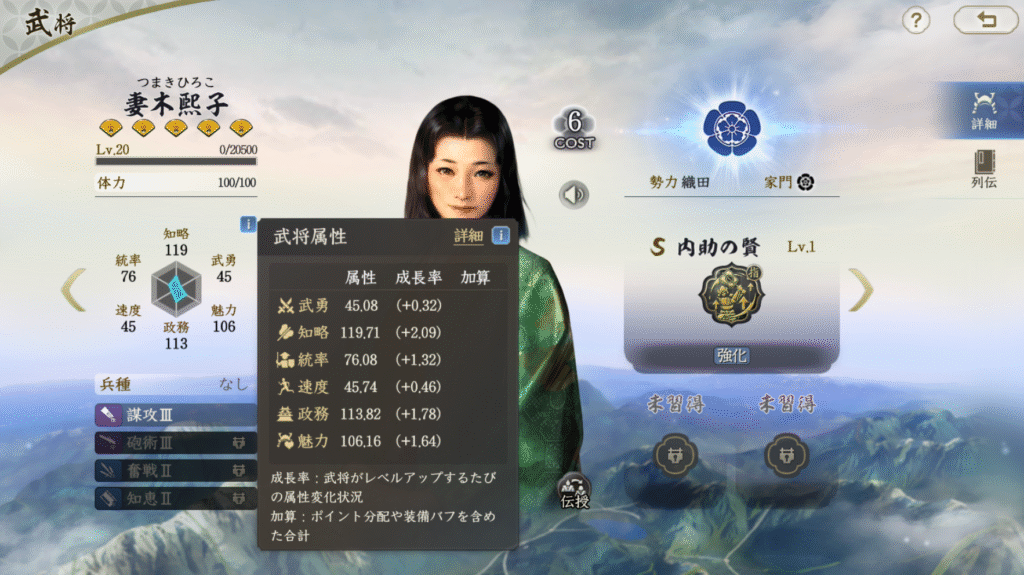This screenshot has height=575, width=1024.
Task: Select the 内助の賢 skill emblem
Action: (731, 295)
